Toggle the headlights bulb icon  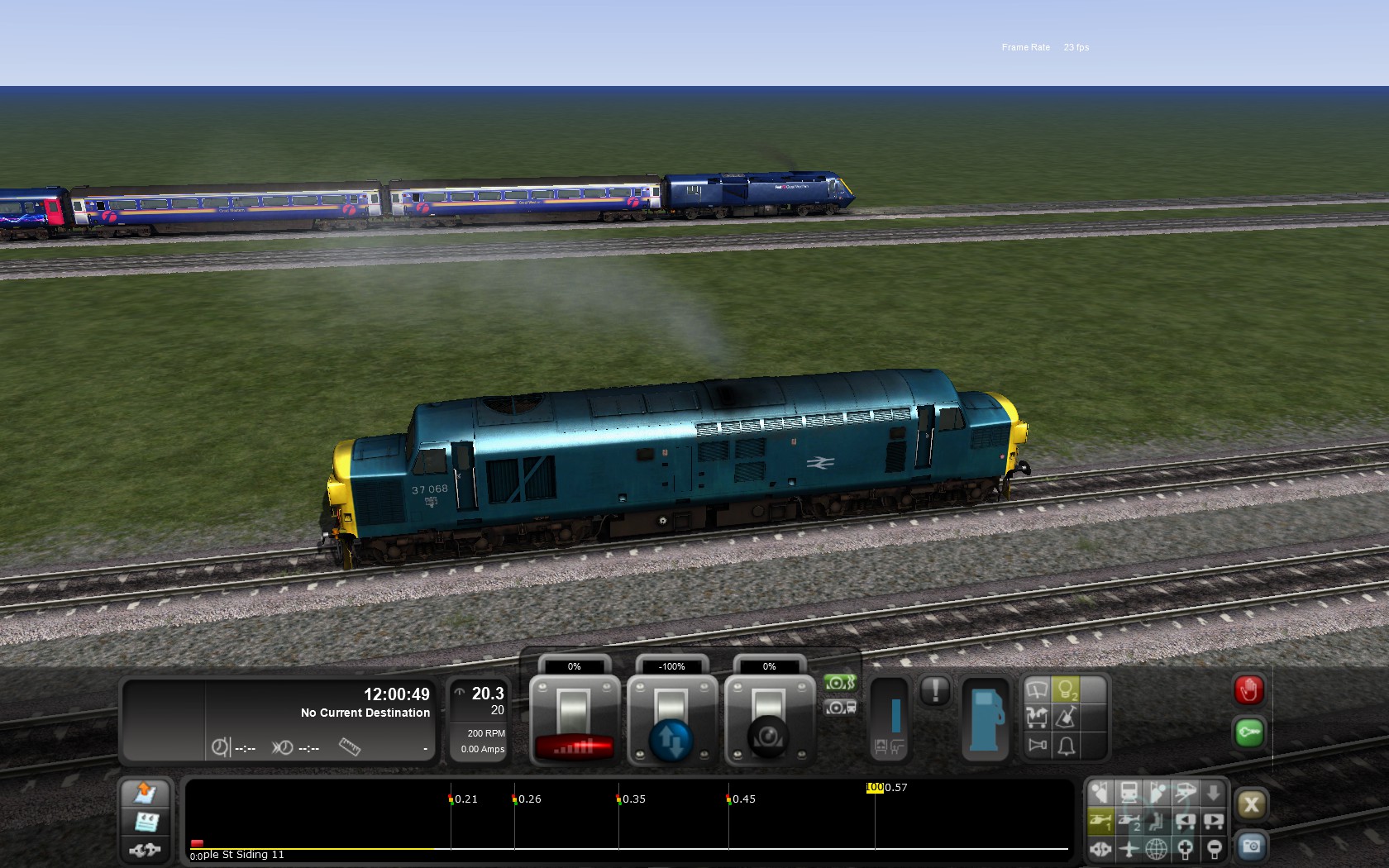point(1067,689)
